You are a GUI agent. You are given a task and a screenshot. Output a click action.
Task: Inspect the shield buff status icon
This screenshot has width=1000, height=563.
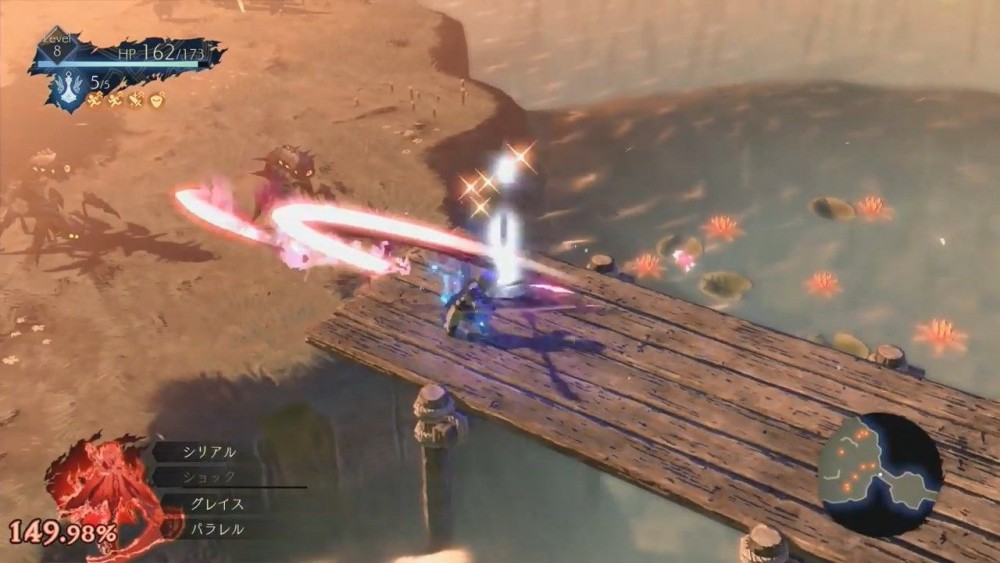pyautogui.click(x=157, y=100)
